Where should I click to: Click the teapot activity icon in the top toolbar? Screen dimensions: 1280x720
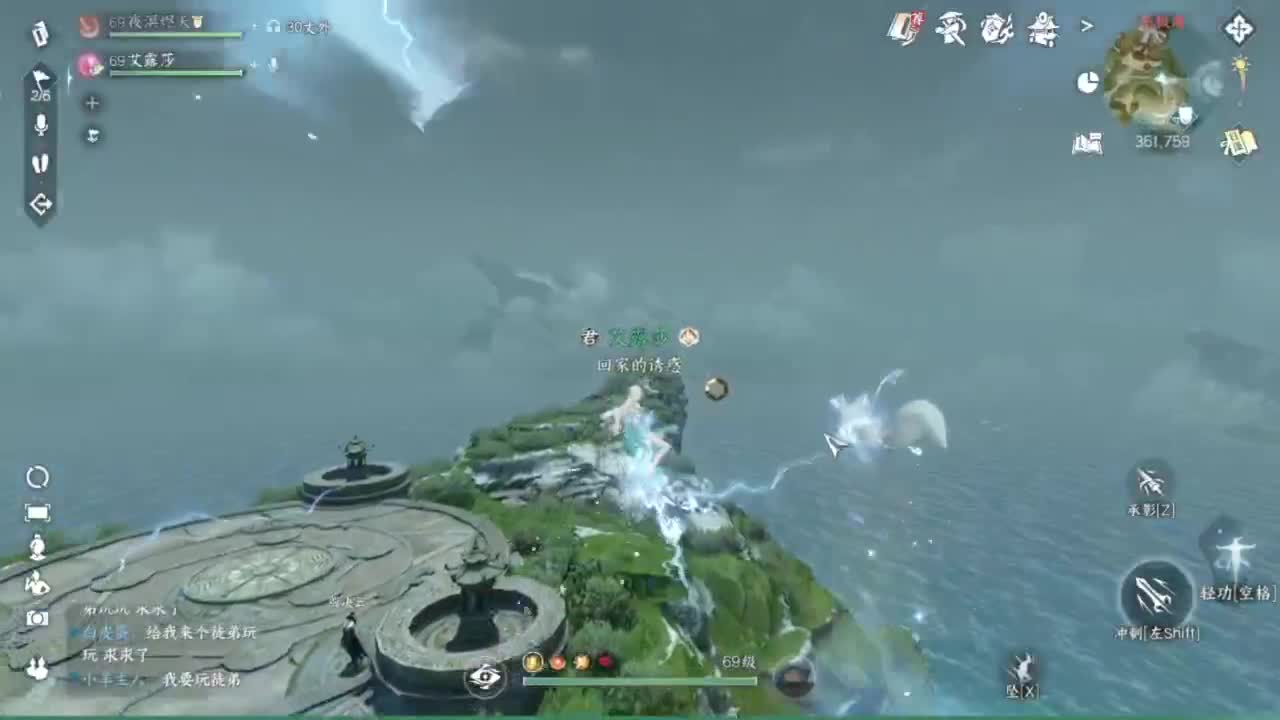point(995,28)
